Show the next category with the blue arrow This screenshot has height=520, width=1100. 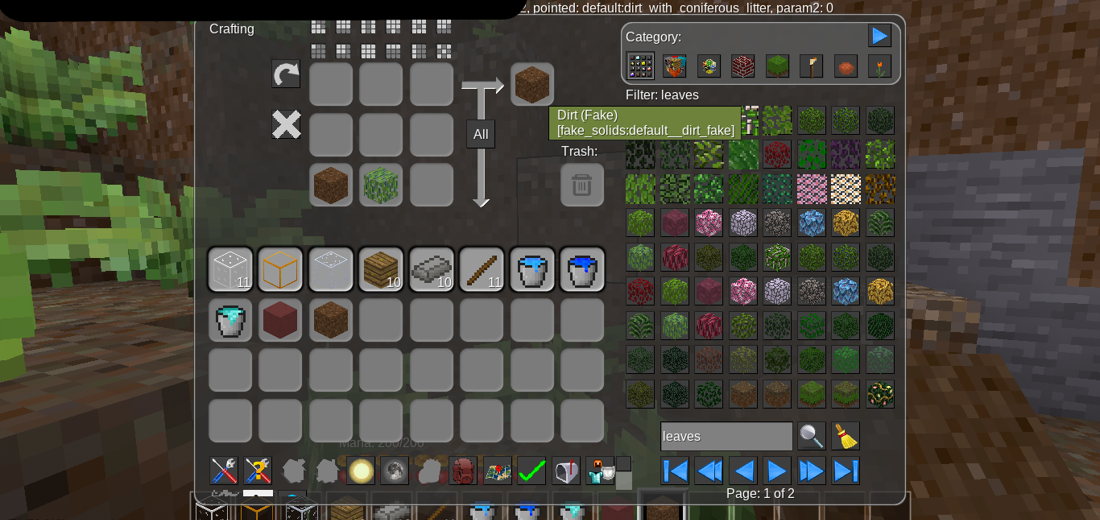click(x=879, y=36)
